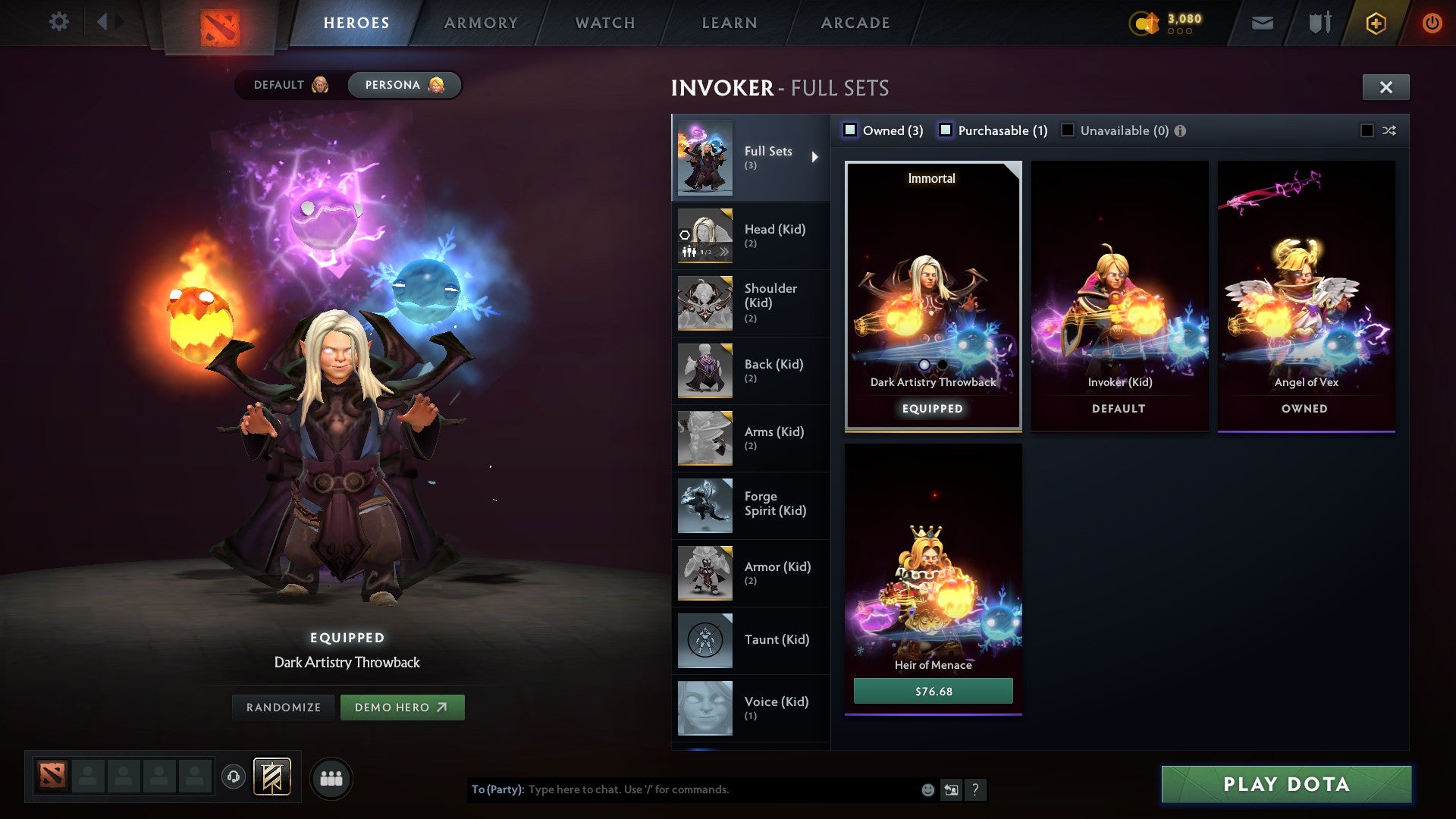Click the headset voice chat icon
This screenshot has width=1456, height=819.
[x=232, y=777]
